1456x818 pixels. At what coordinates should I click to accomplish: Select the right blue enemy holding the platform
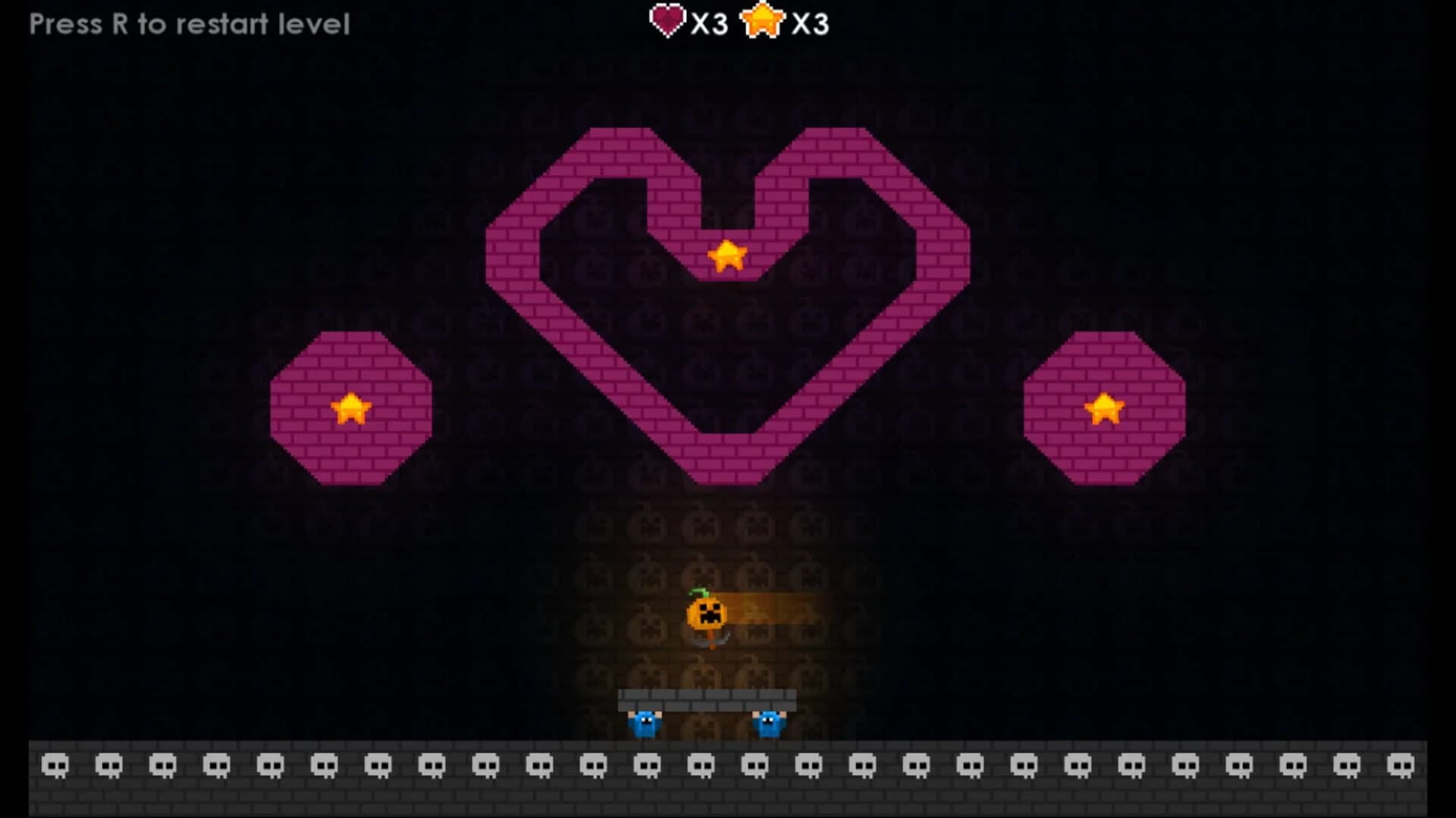768,726
